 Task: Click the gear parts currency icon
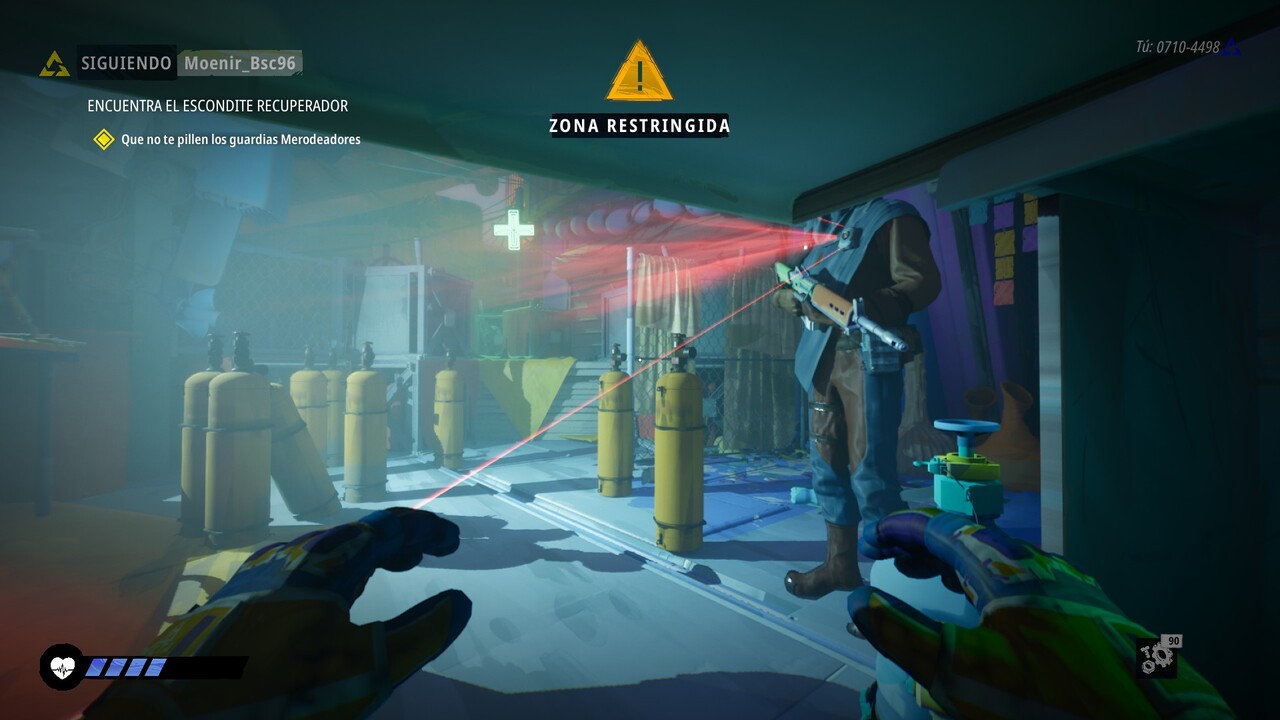[x=1158, y=656]
